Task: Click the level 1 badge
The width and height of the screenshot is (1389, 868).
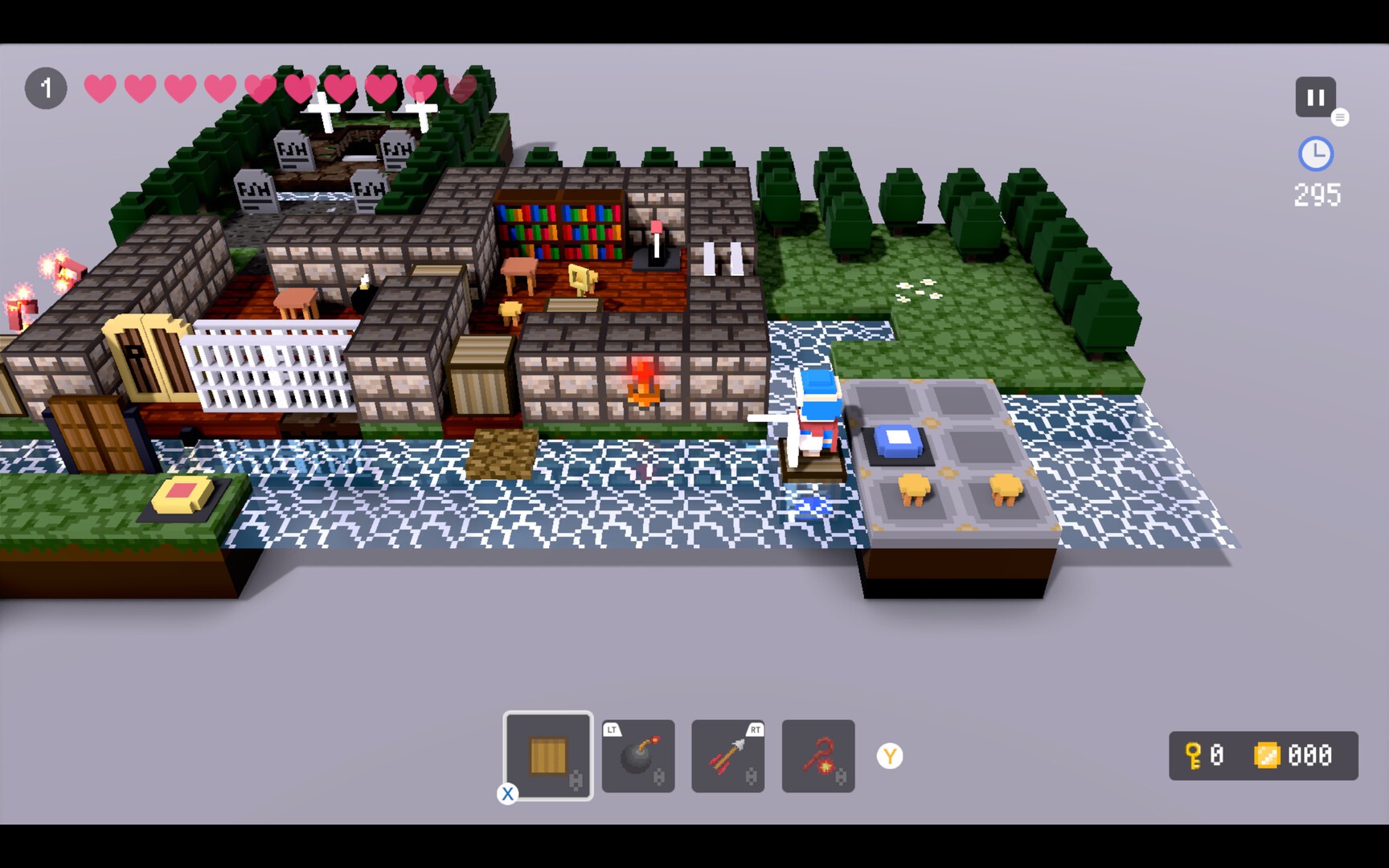Action: pos(46,88)
